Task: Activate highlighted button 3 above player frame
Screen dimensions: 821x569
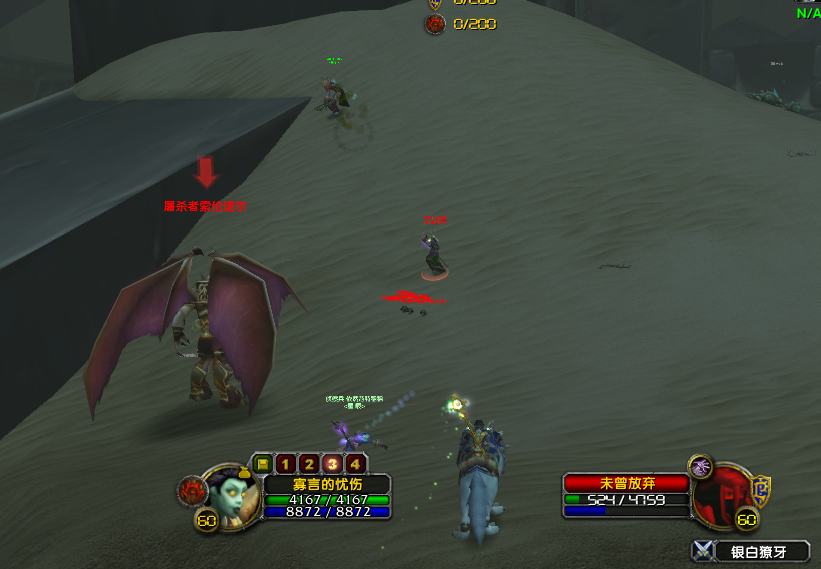Action: [x=331, y=464]
